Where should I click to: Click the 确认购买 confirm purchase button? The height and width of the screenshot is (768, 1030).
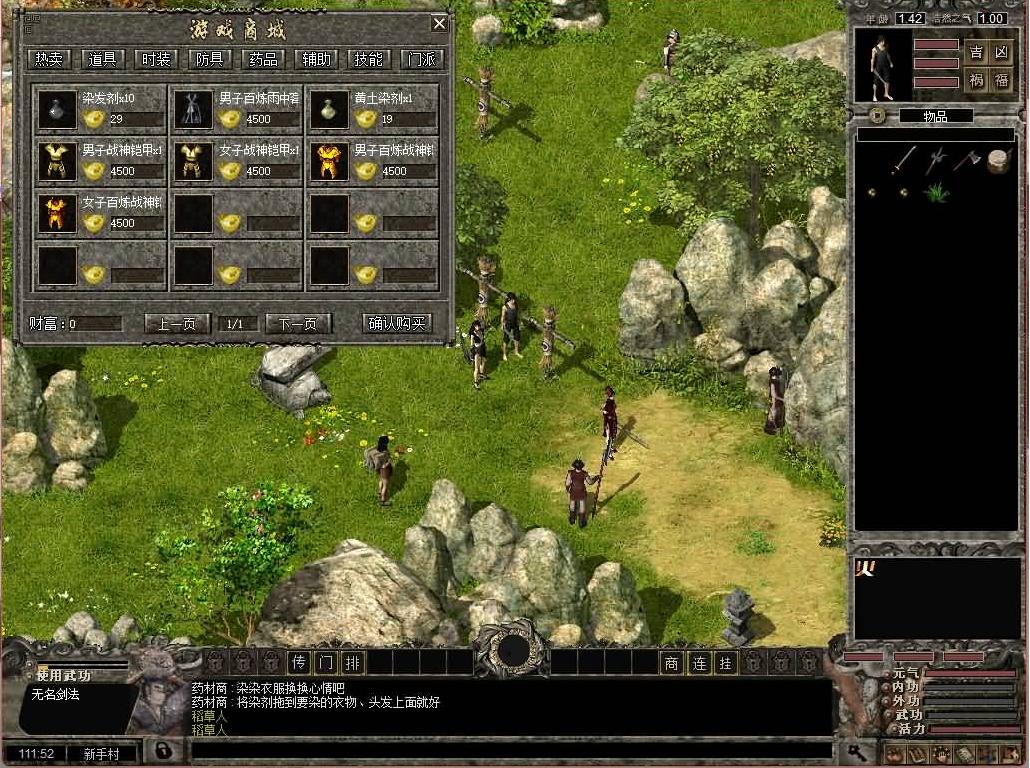point(397,324)
